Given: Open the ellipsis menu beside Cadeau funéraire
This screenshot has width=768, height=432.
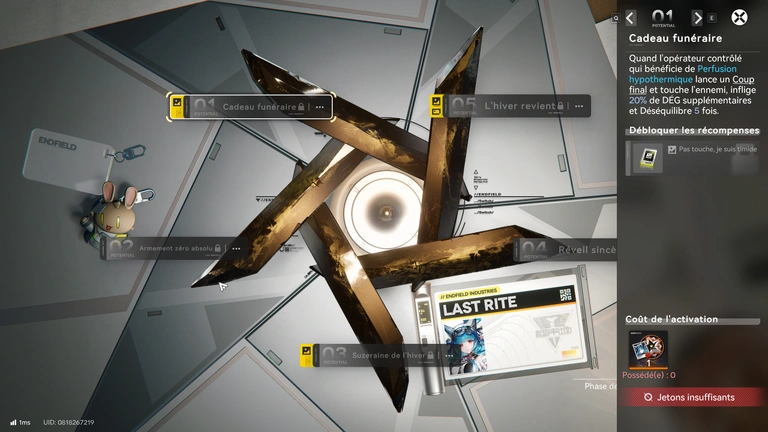Looking at the screenshot, I should (x=320, y=106).
